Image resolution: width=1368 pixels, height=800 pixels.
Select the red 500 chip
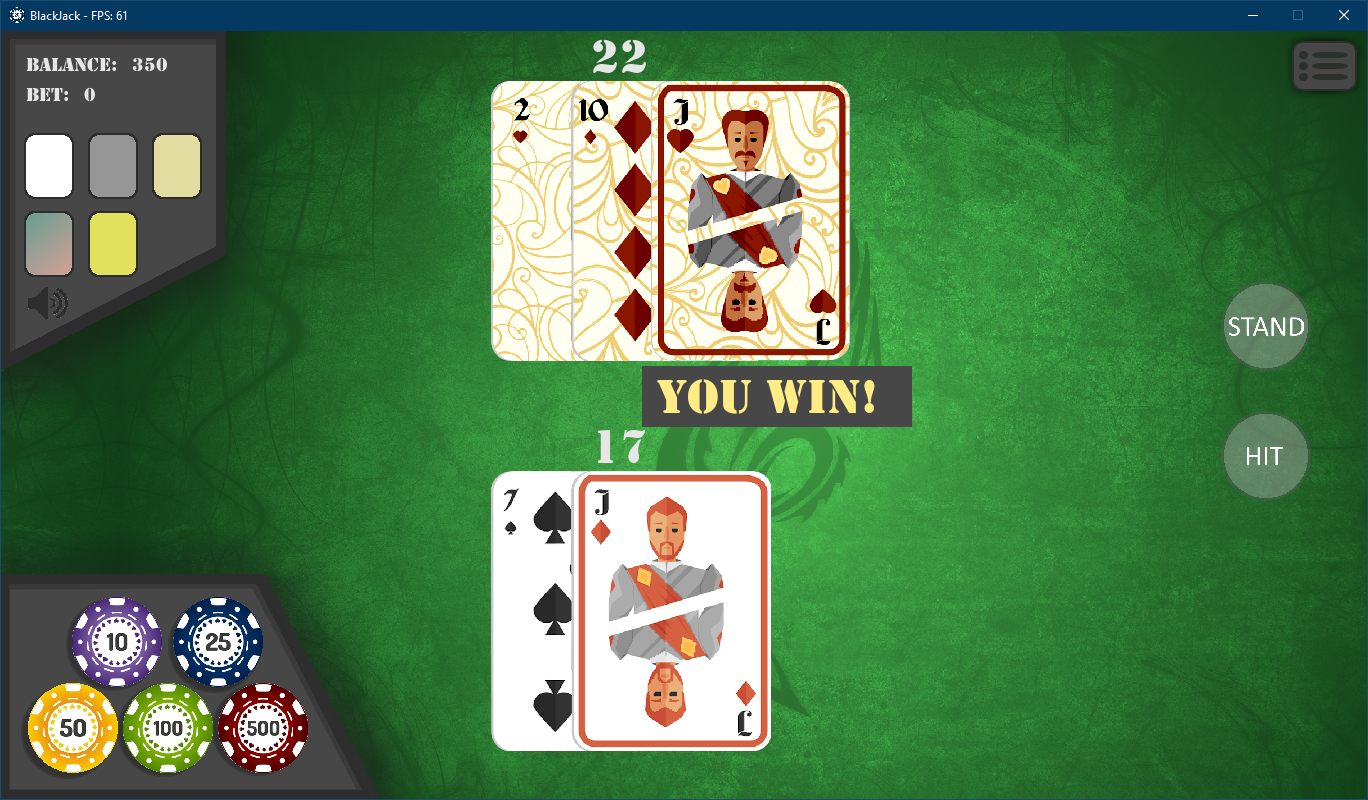click(263, 728)
